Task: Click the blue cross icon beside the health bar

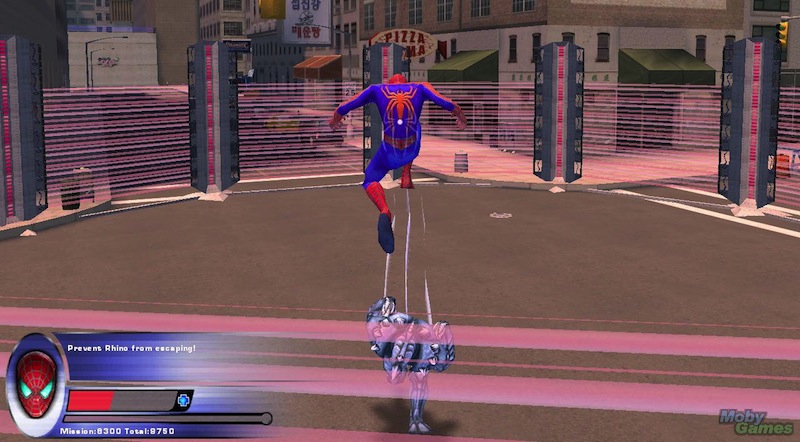Action: (183, 400)
